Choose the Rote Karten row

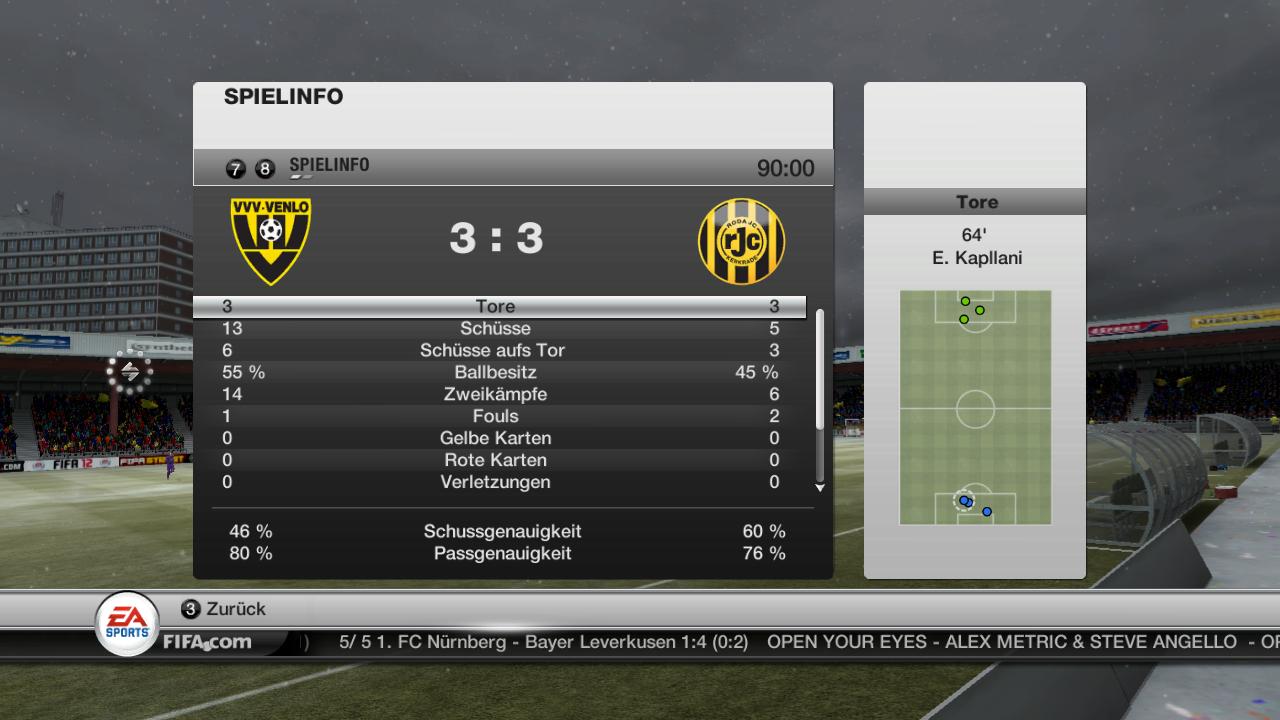pos(496,461)
